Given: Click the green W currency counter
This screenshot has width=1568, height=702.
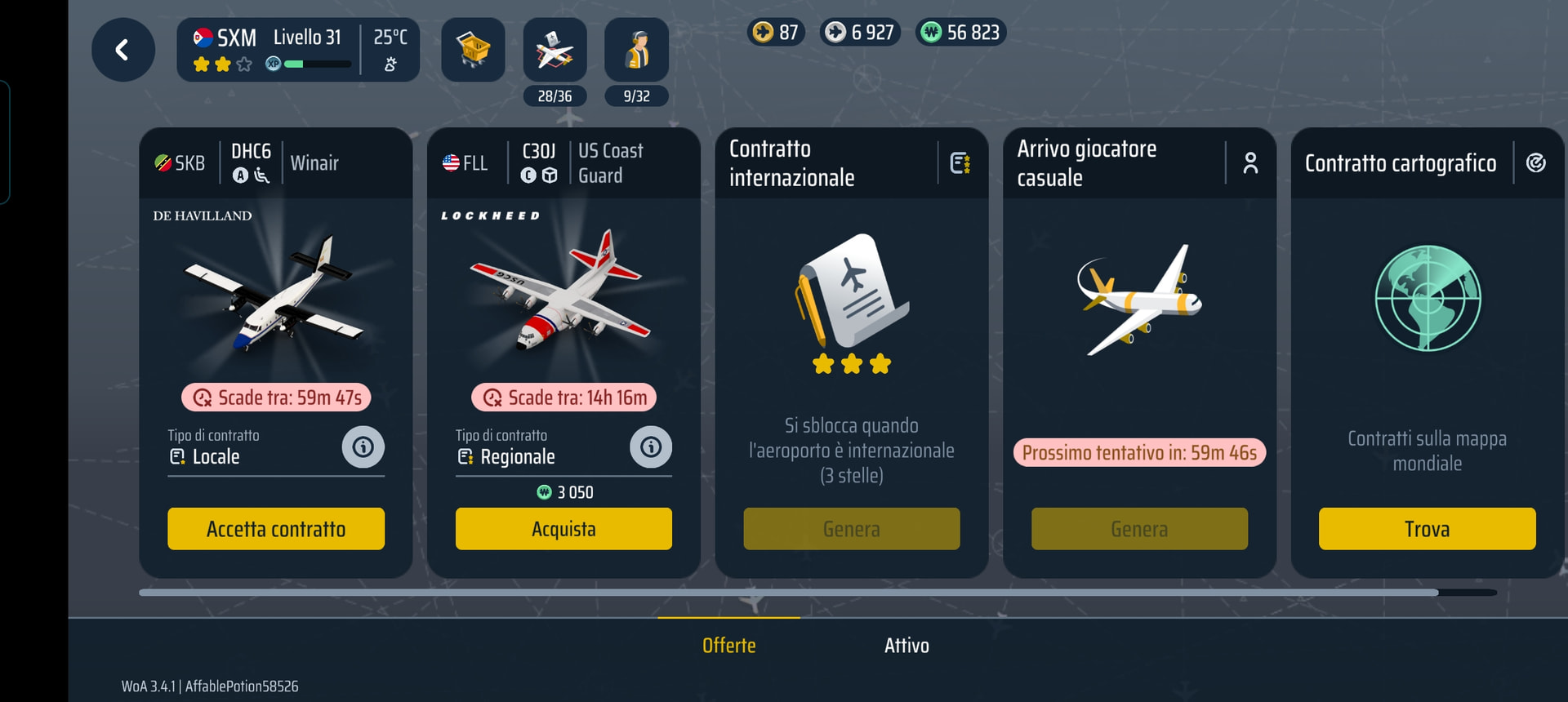Looking at the screenshot, I should click(x=960, y=33).
